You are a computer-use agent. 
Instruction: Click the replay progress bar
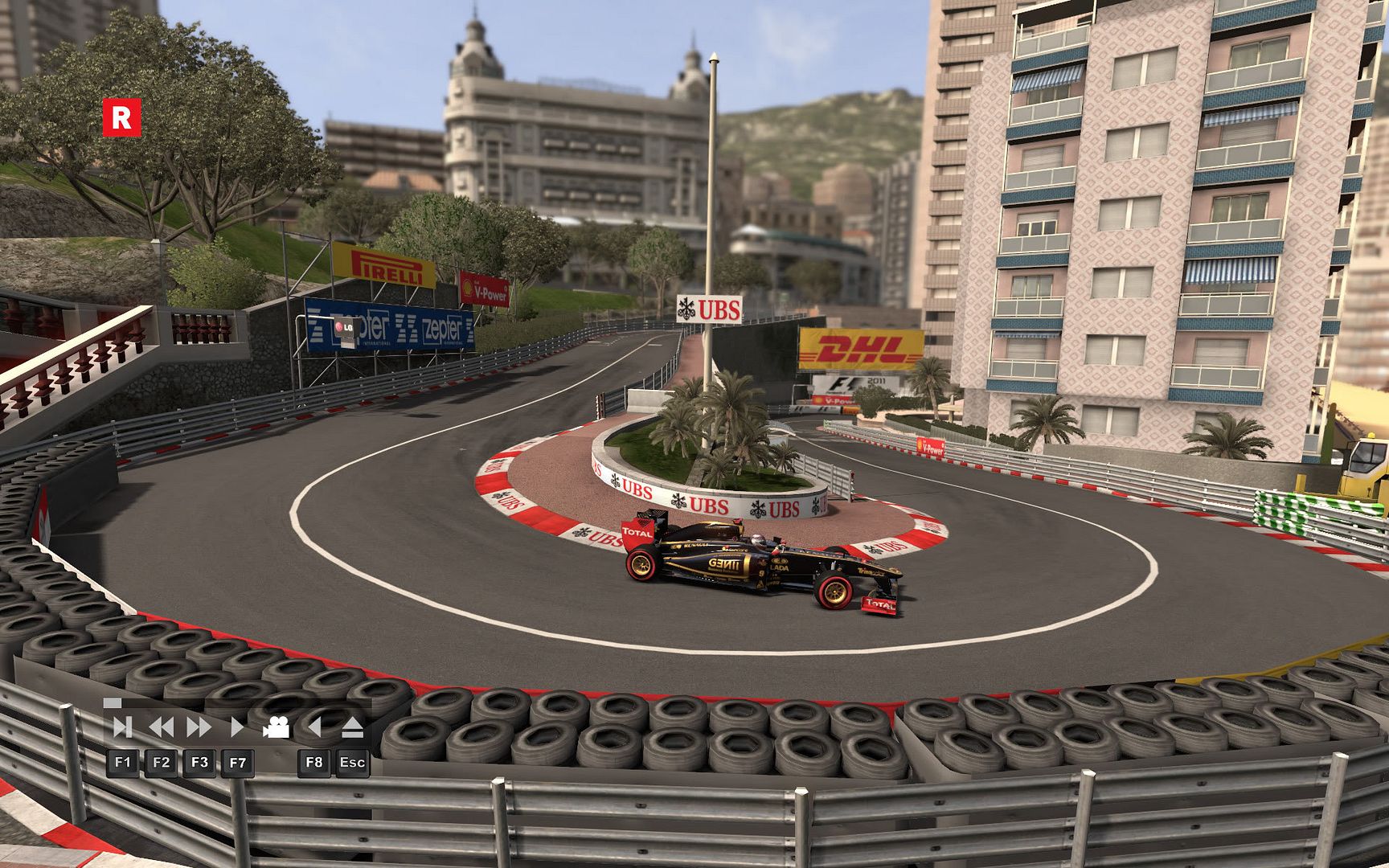(x=237, y=703)
